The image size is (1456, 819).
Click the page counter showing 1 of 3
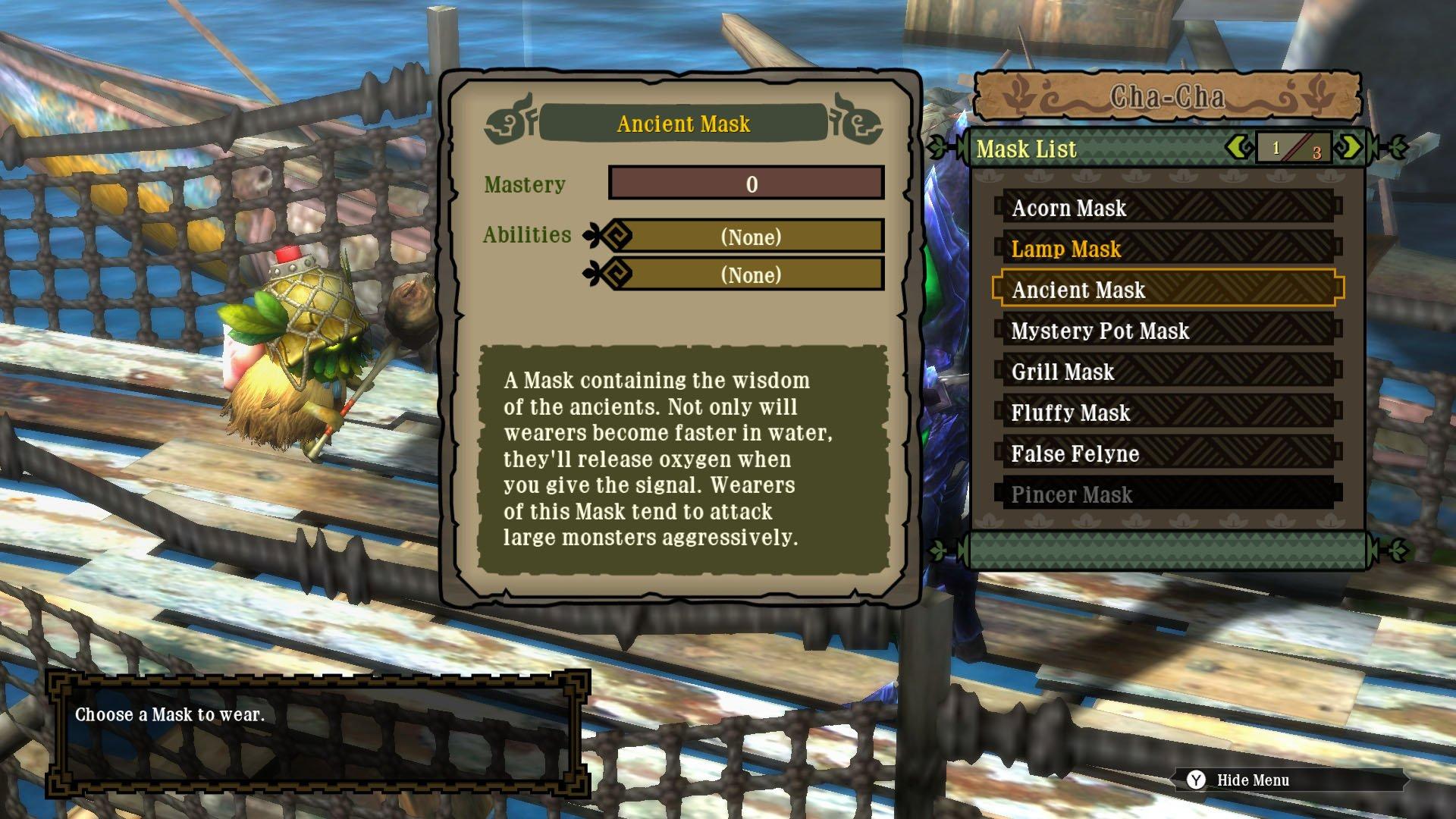coord(1294,149)
